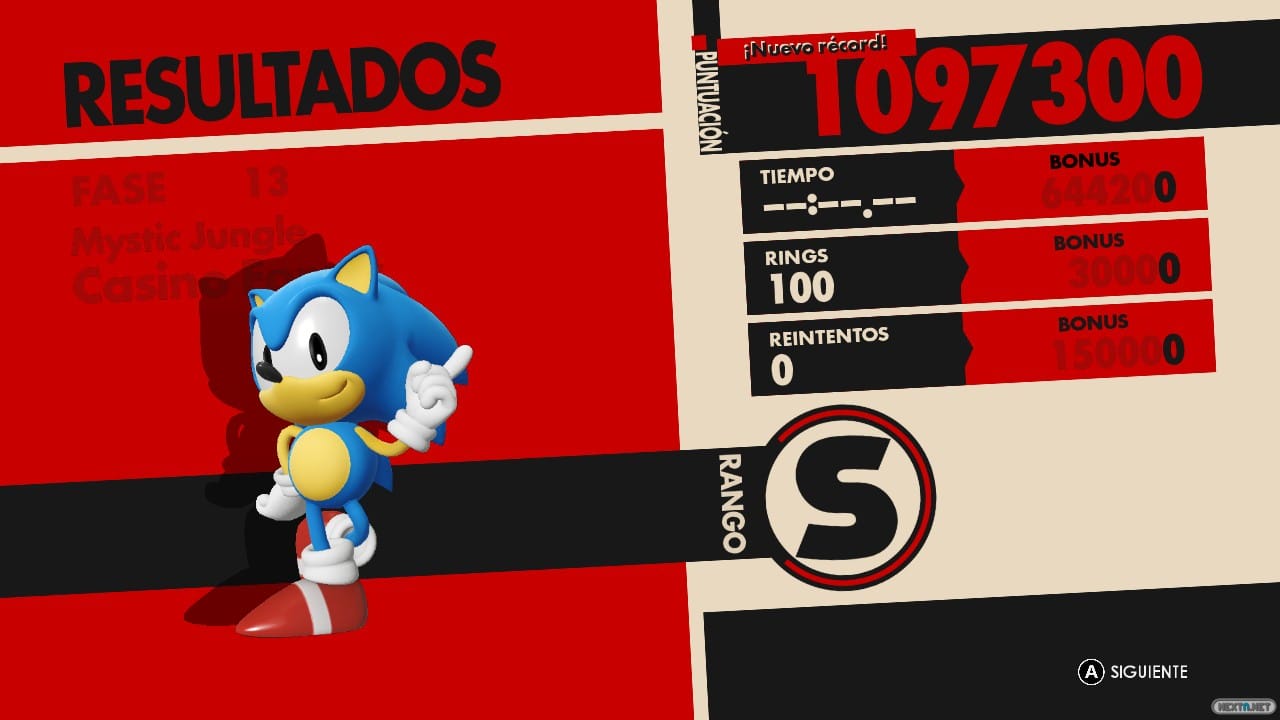Screen dimensions: 1280x720
Task: Click the blank time display dashes
Action: point(840,205)
